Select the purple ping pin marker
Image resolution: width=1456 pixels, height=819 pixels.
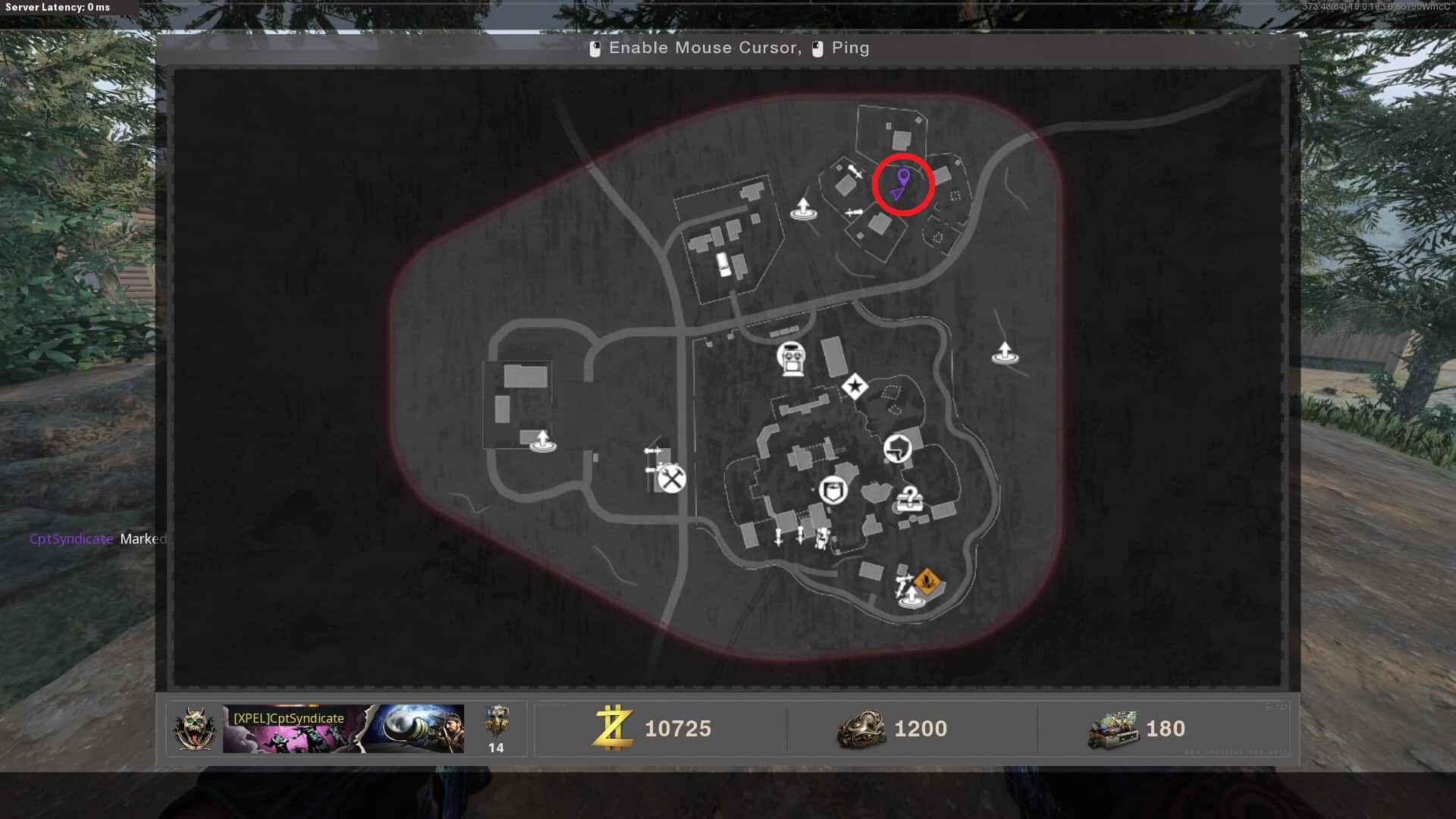click(902, 177)
